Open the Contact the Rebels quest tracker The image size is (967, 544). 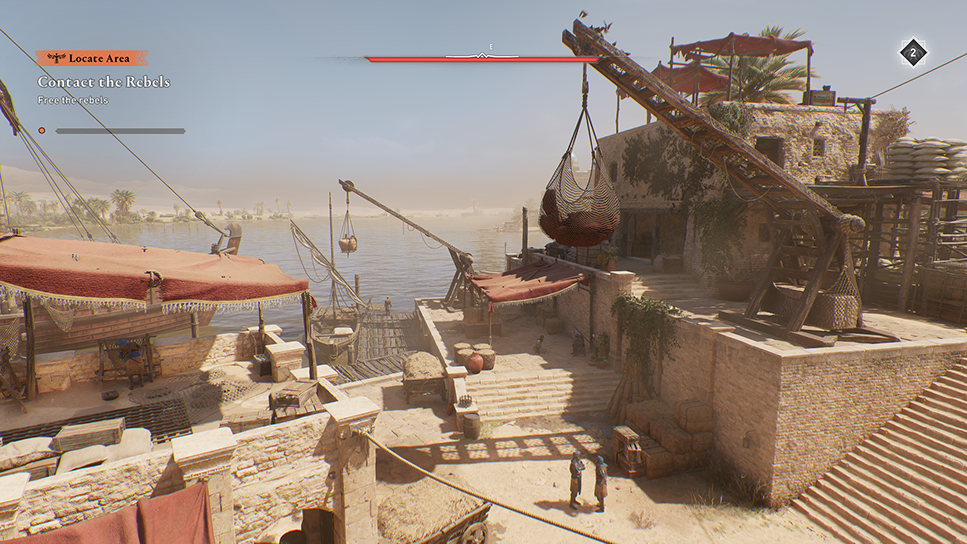point(104,81)
